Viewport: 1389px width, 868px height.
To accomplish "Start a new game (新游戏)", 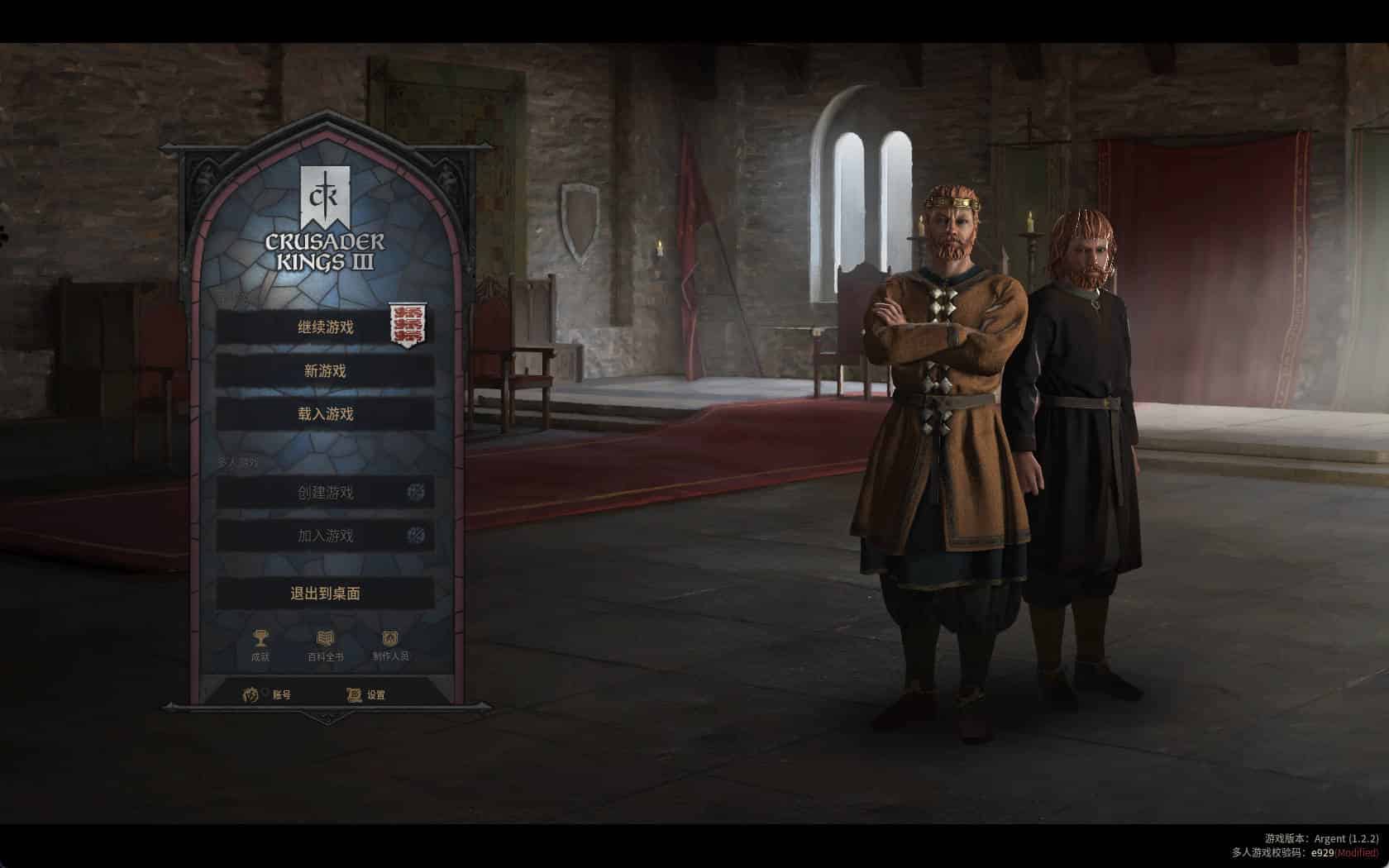I will pos(325,371).
